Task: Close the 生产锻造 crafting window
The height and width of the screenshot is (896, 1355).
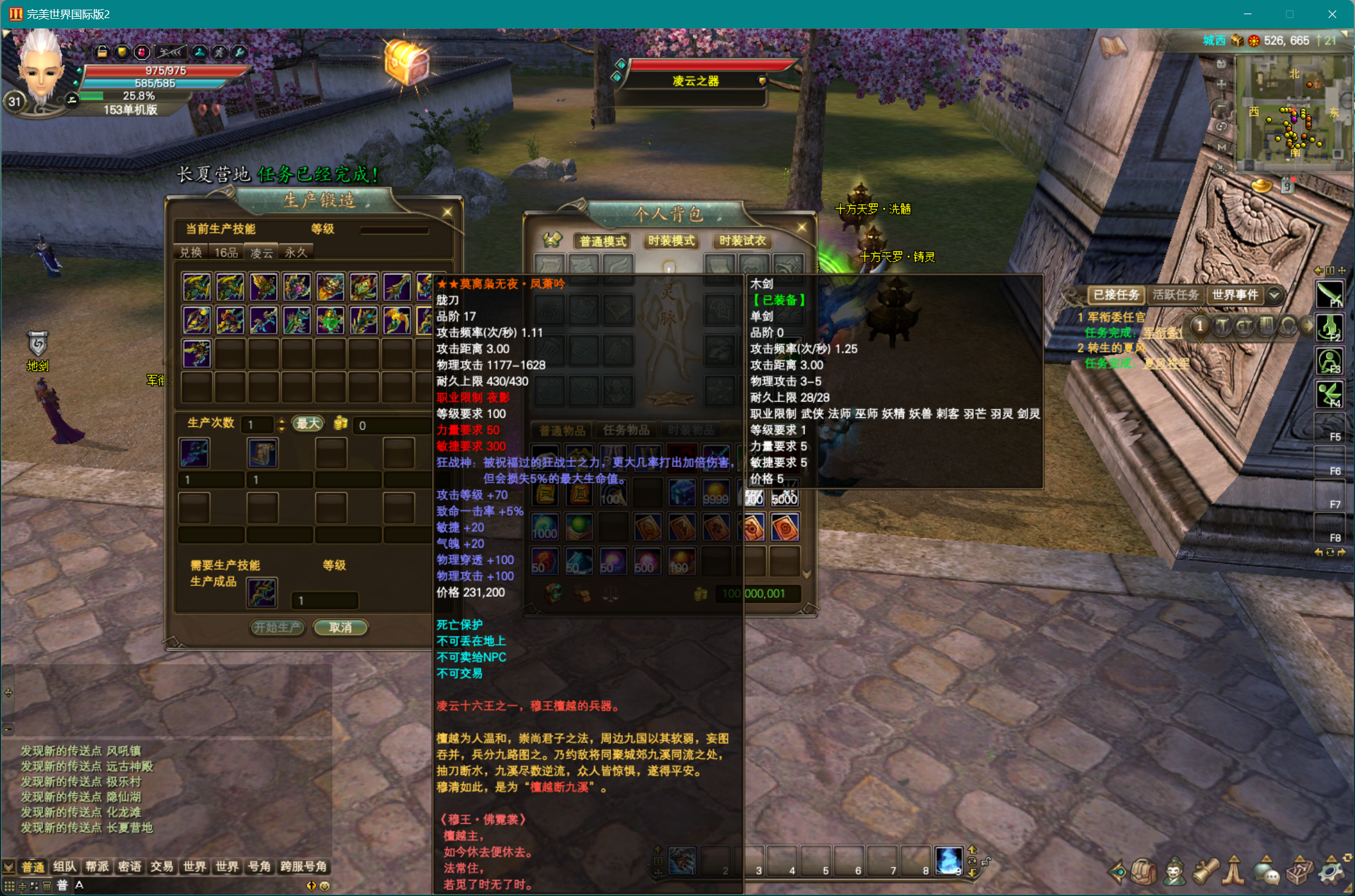Action: click(x=447, y=212)
